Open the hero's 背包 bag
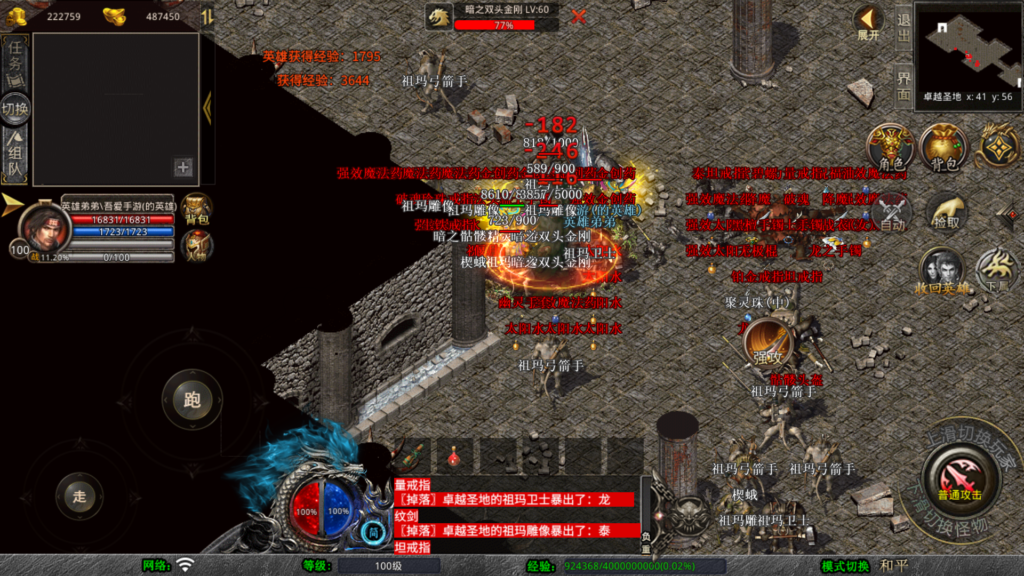The height and width of the screenshot is (576, 1024). pyautogui.click(x=197, y=208)
